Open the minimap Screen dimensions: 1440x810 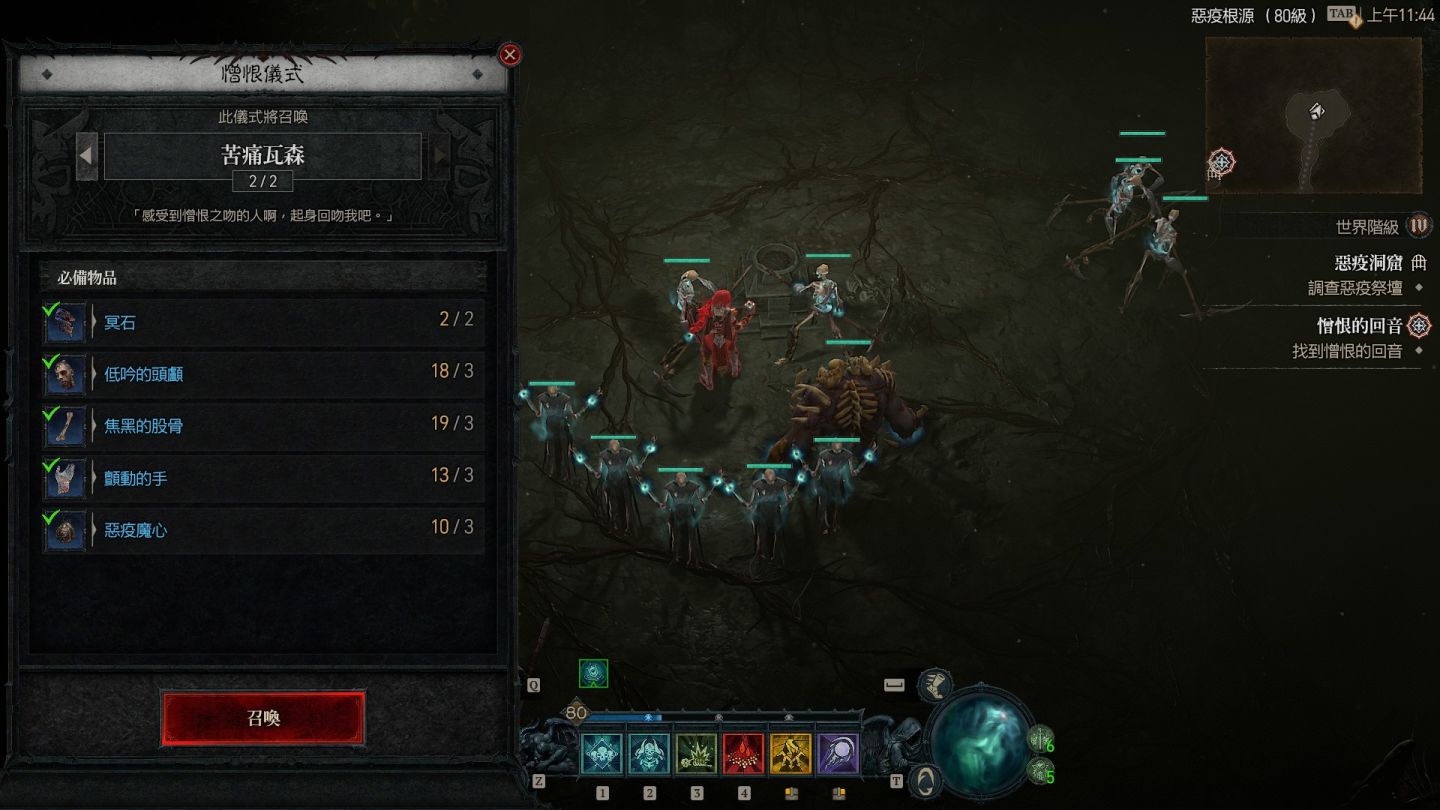(x=1313, y=116)
